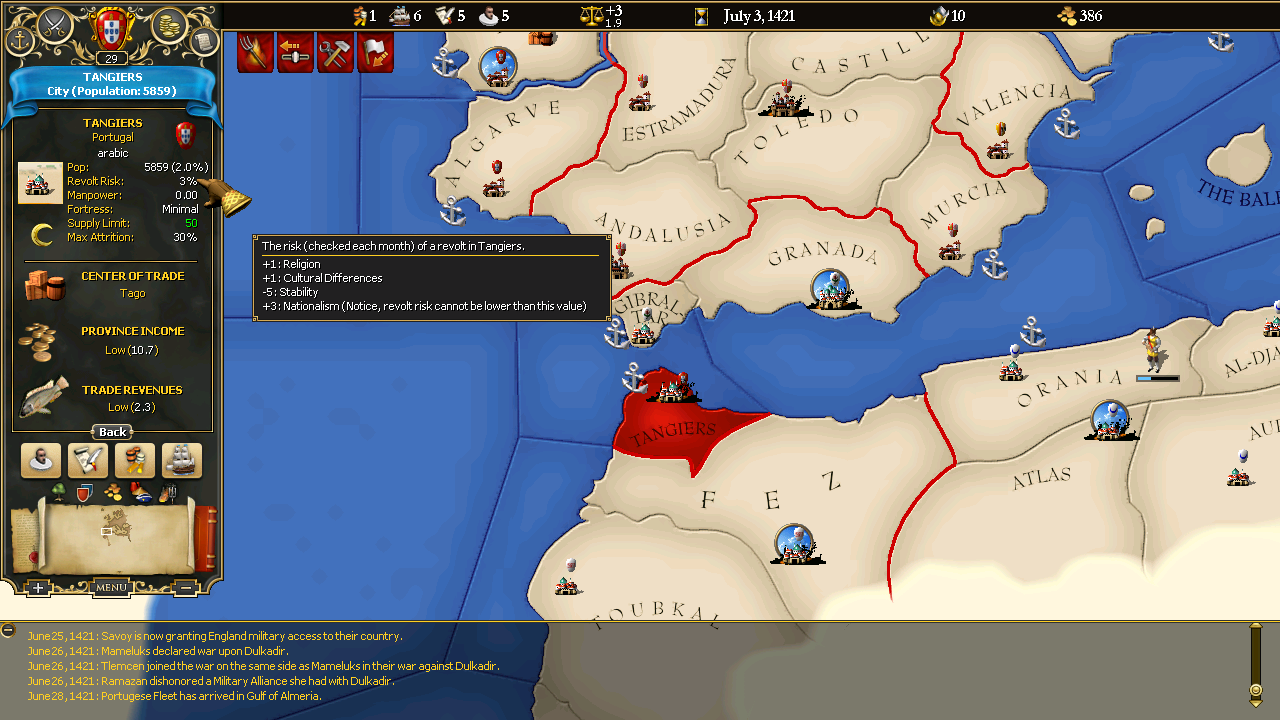Go Back from the Tangiers province panel
1280x720 pixels.
click(112, 432)
